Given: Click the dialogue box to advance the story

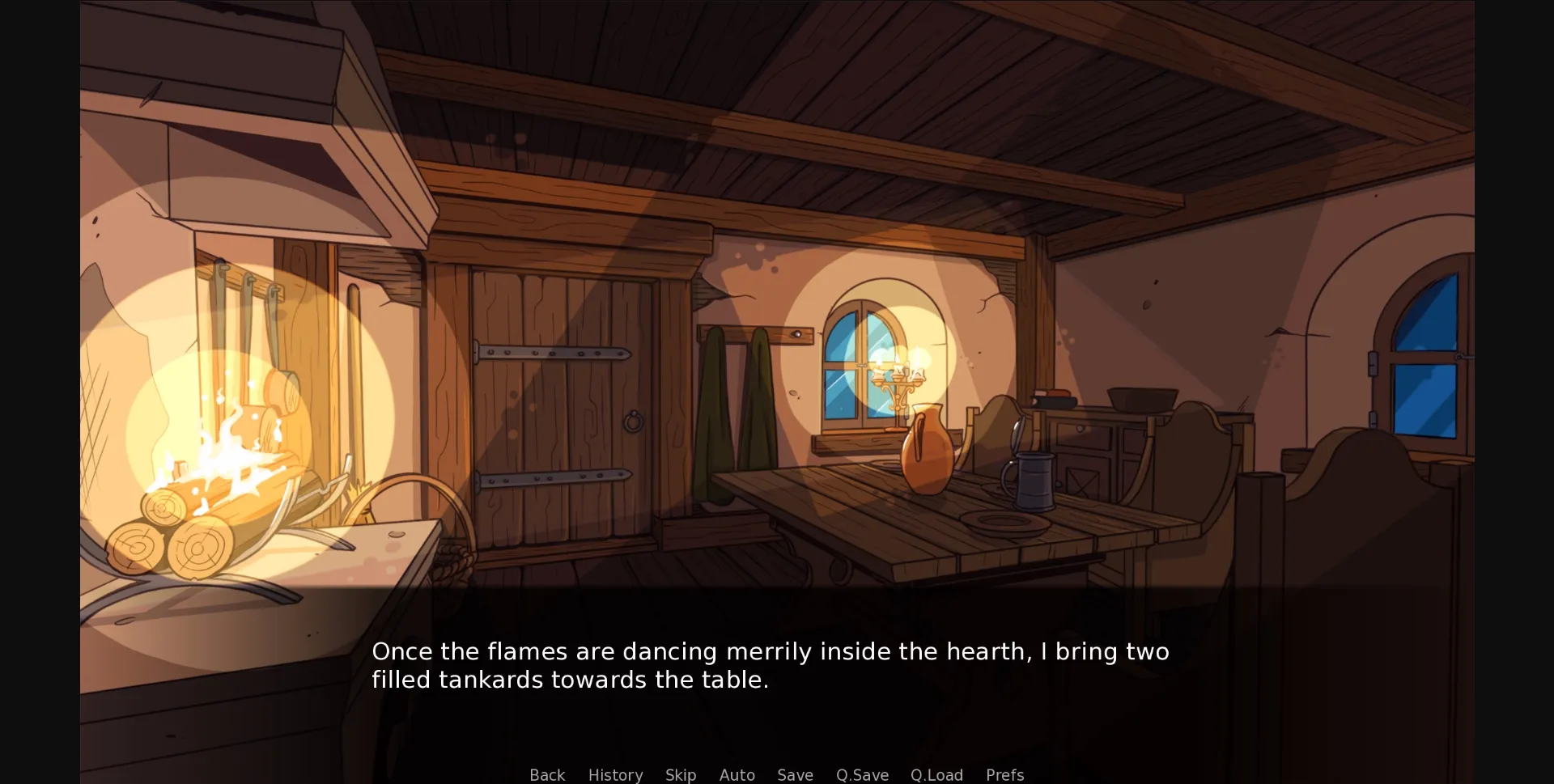Looking at the screenshot, I should [x=769, y=663].
